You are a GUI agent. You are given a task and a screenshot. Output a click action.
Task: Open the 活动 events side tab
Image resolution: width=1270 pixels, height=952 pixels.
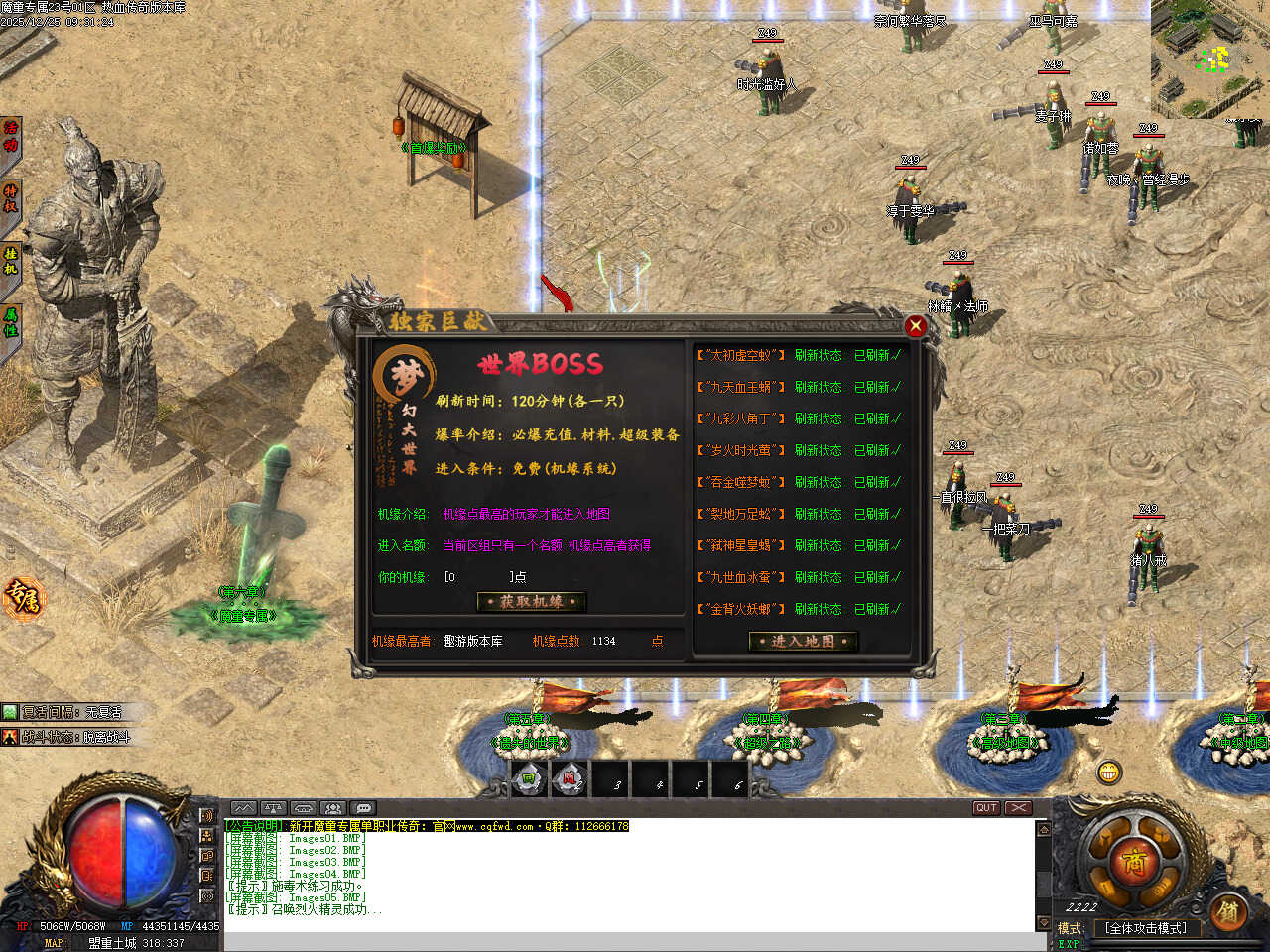11,137
